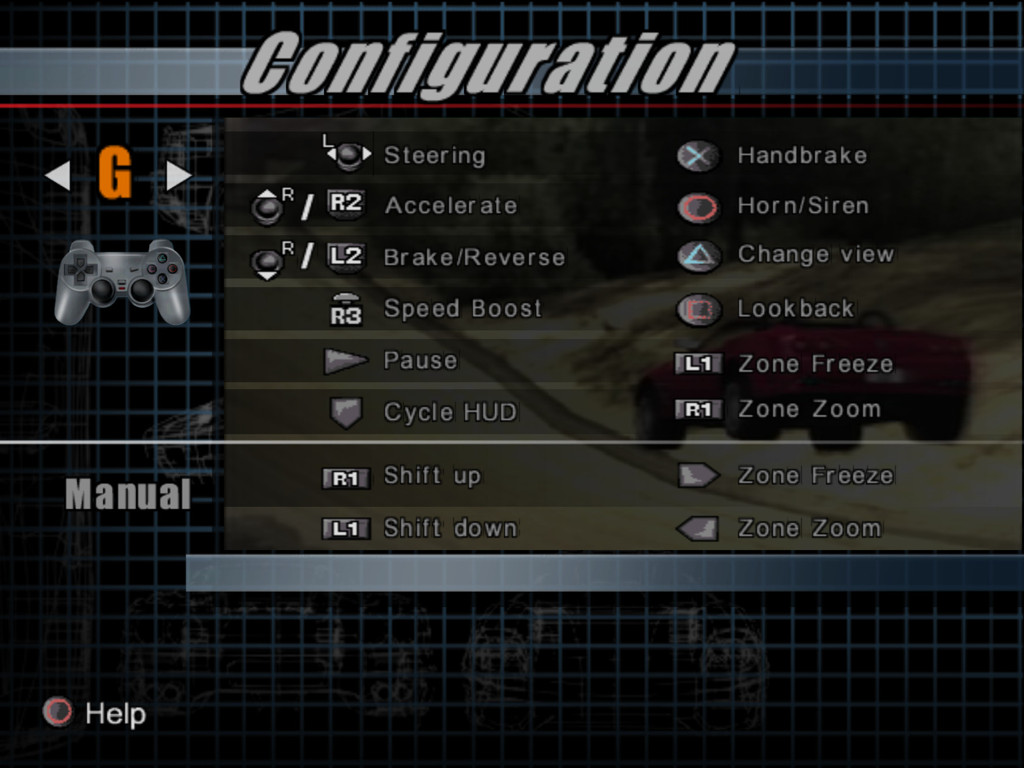Select the next controller configuration arrow
The height and width of the screenshot is (768, 1024).
(x=178, y=176)
